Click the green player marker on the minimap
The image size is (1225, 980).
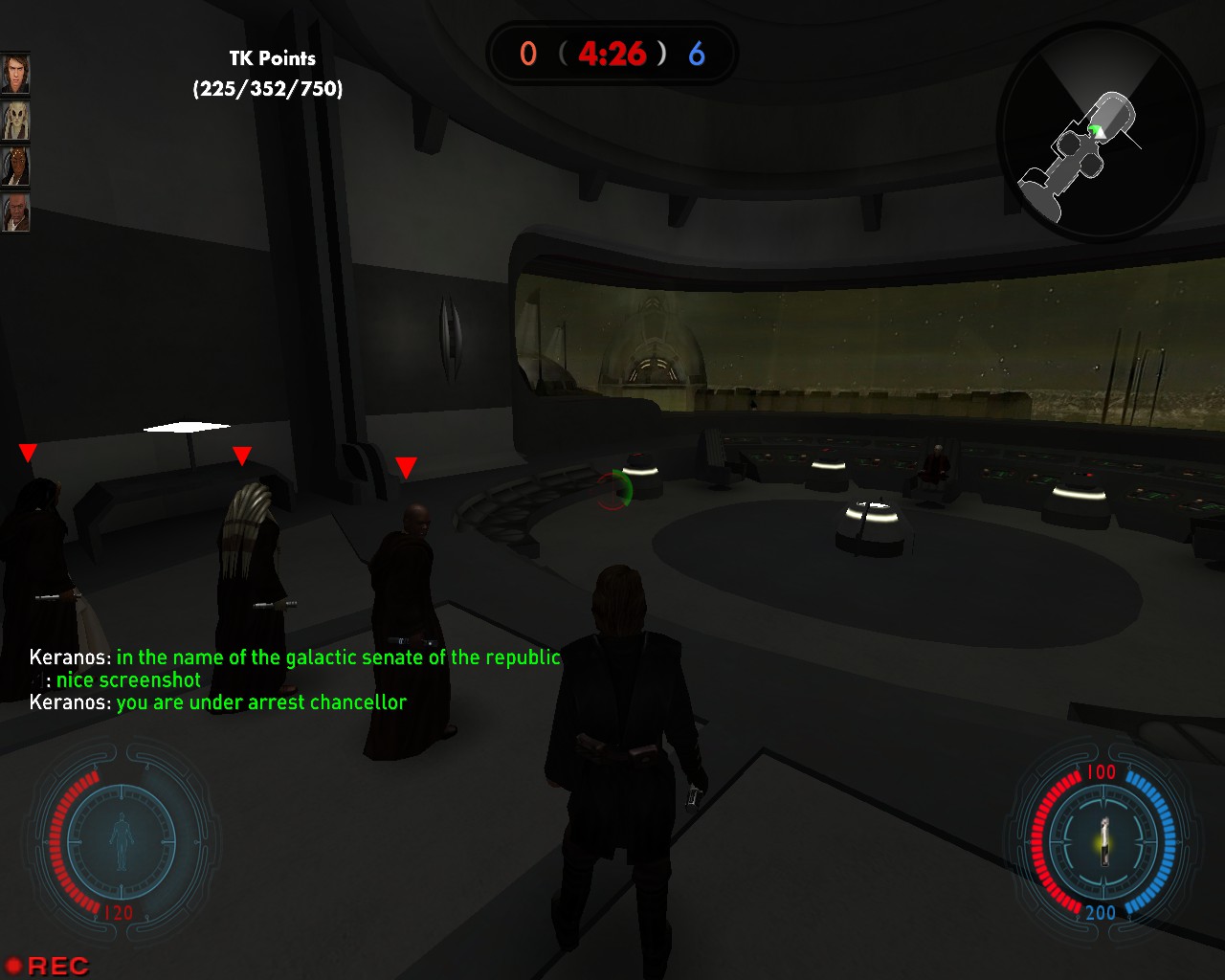[x=1097, y=129]
